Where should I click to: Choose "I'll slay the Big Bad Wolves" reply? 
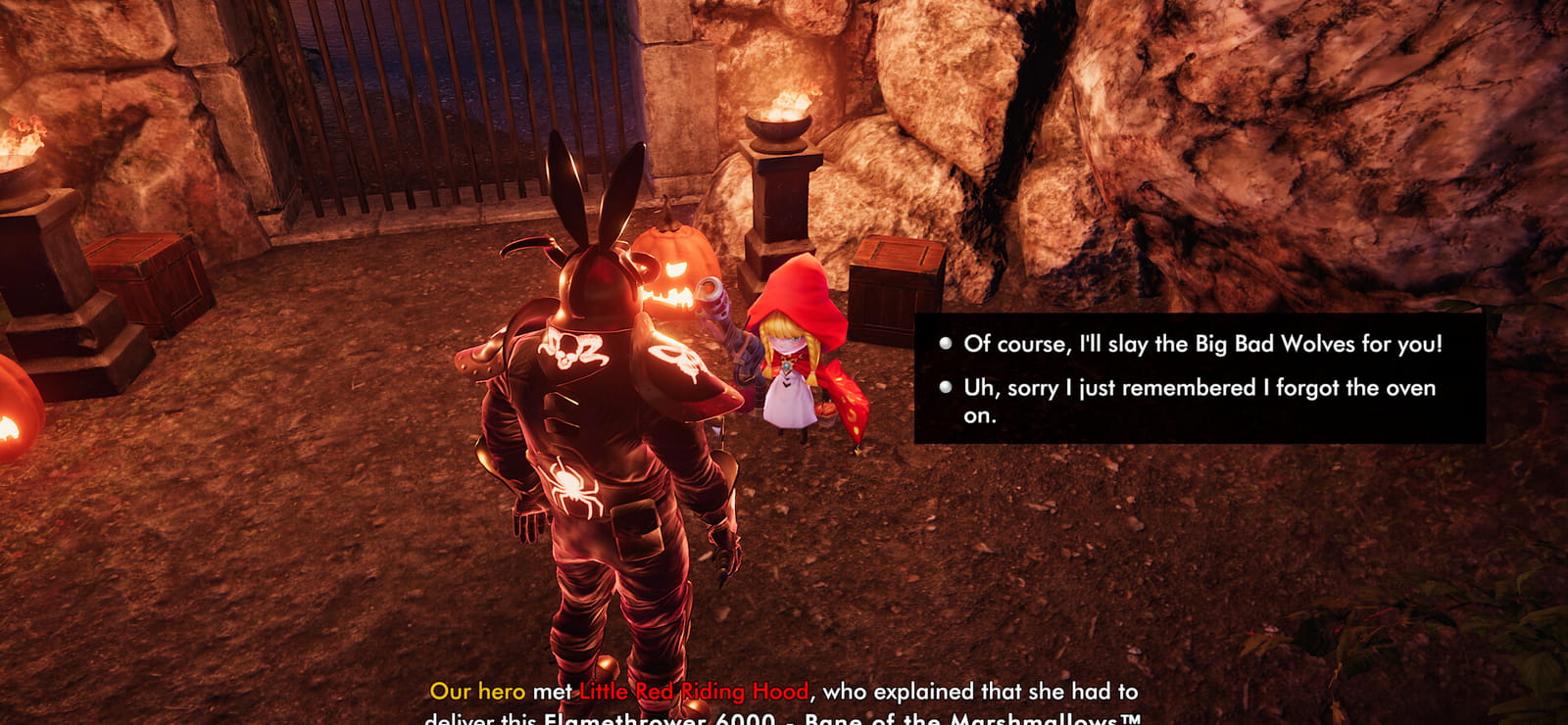(x=1201, y=344)
